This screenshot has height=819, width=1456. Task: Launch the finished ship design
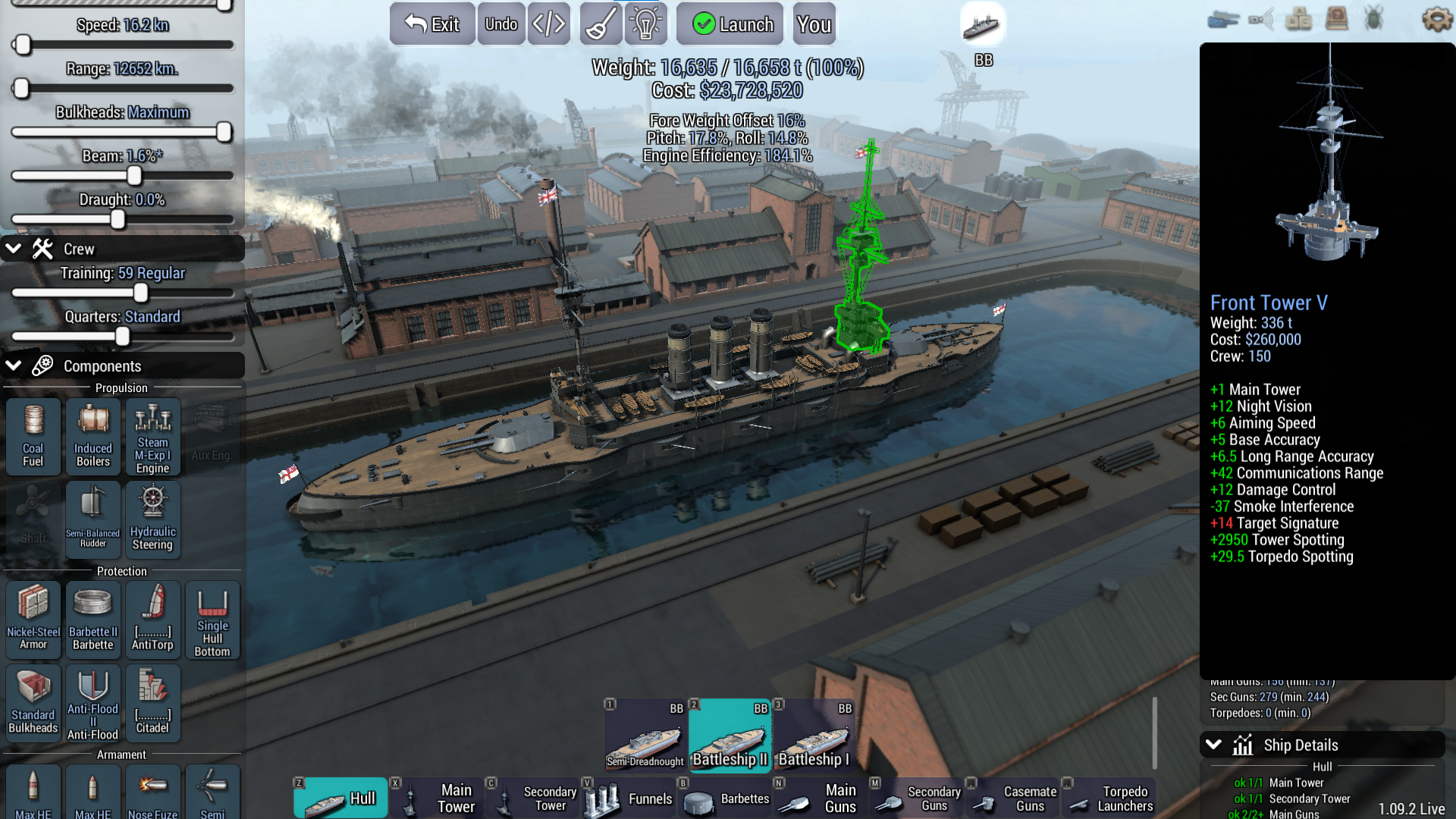(x=733, y=24)
